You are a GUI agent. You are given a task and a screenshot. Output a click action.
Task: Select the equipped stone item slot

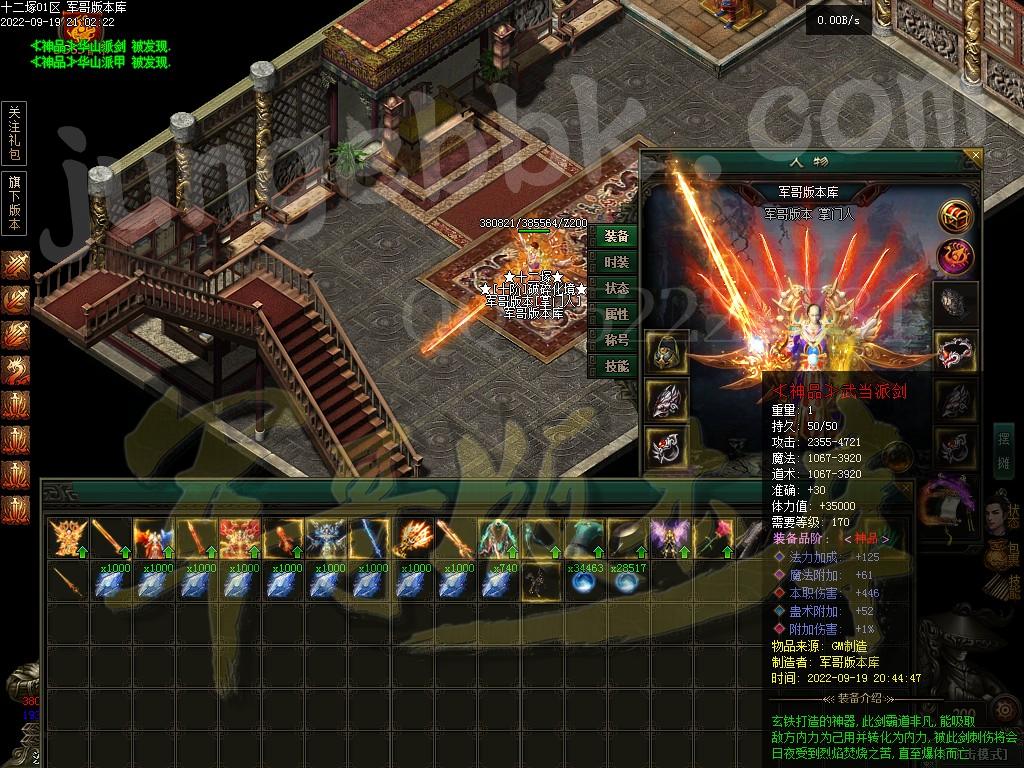point(956,300)
